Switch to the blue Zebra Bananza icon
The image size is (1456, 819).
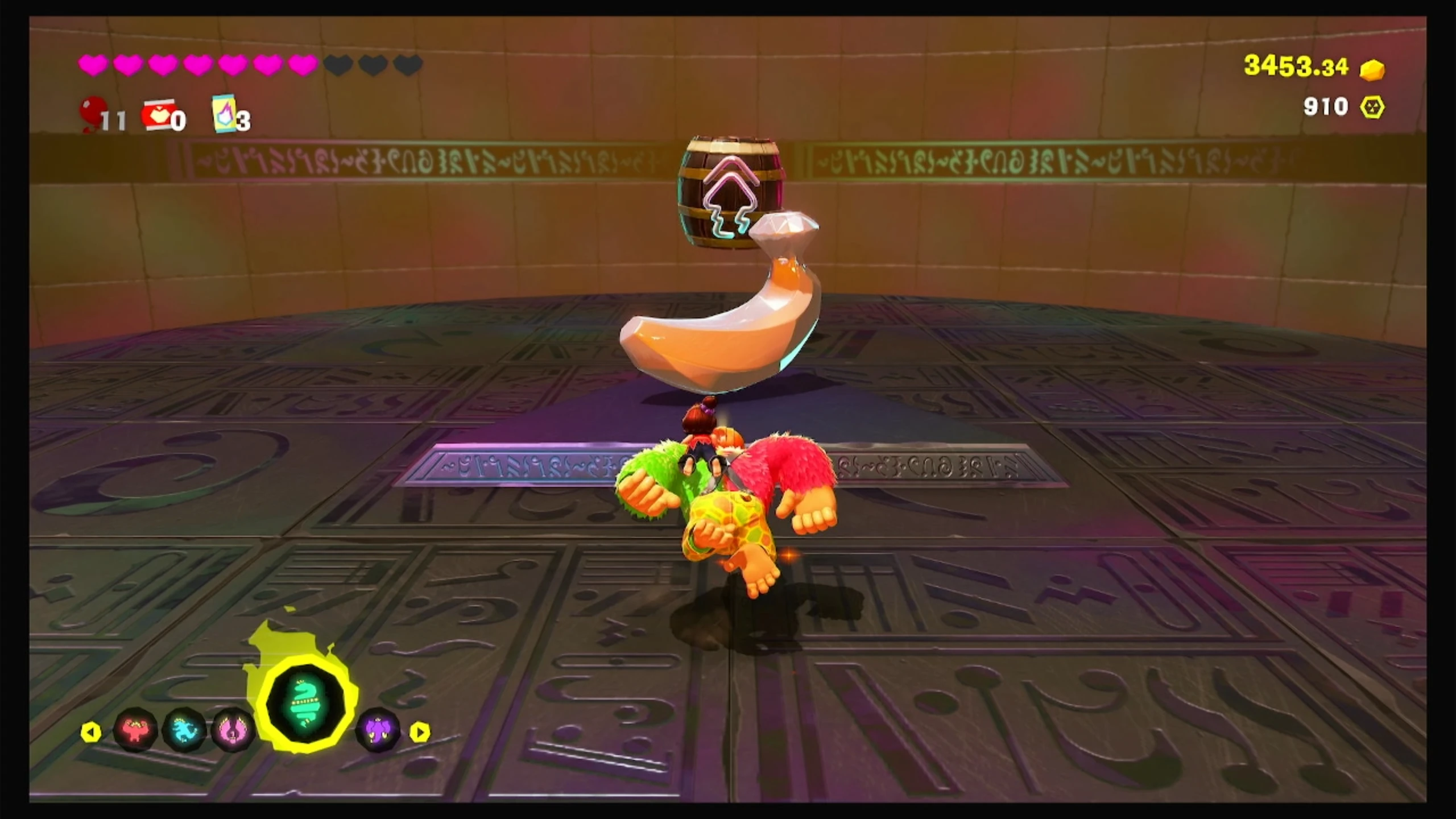point(184,730)
